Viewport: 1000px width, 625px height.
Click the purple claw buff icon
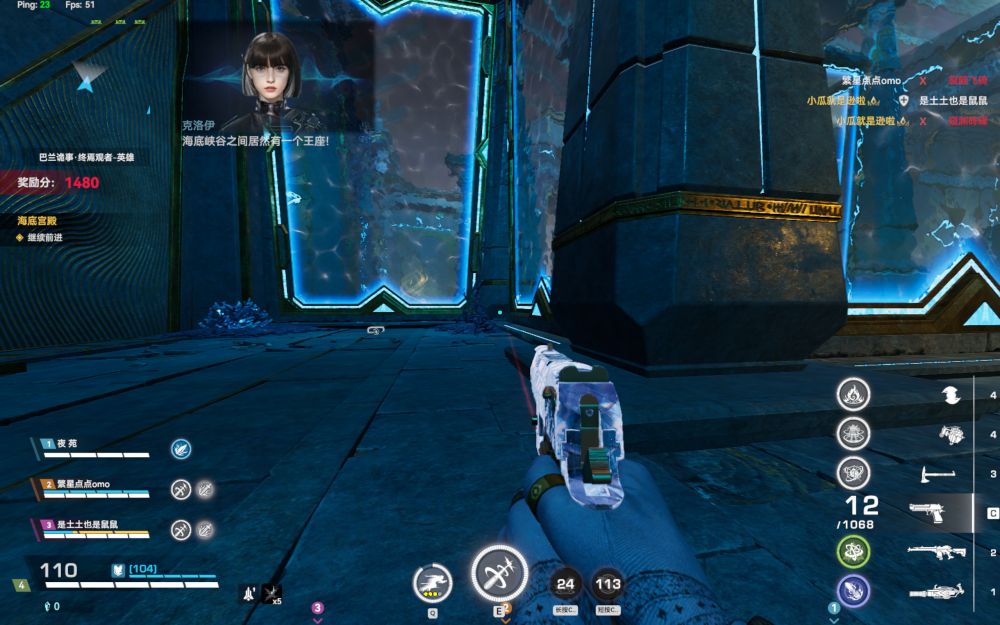coord(853,590)
